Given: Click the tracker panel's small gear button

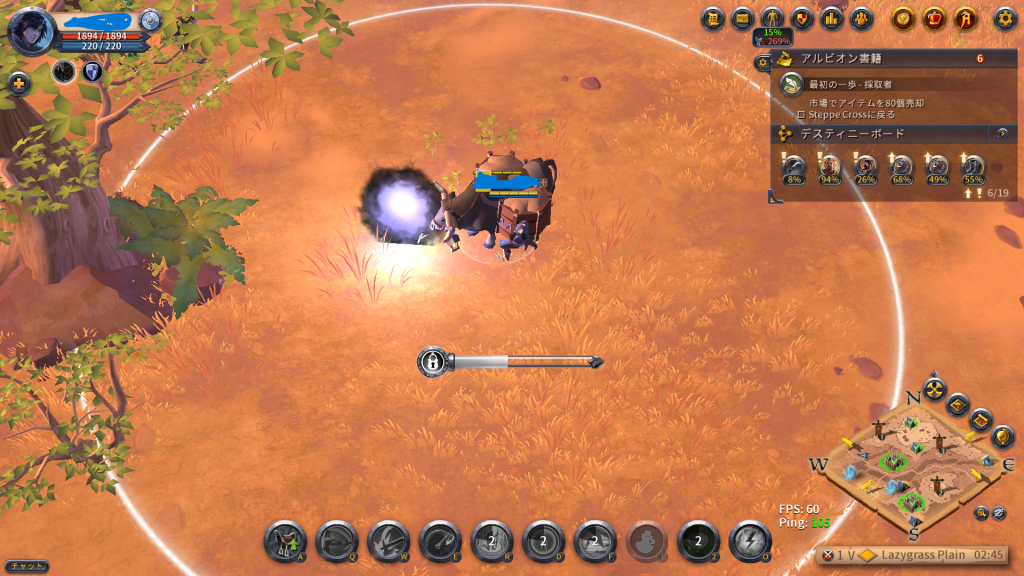Looking at the screenshot, I should [x=763, y=62].
